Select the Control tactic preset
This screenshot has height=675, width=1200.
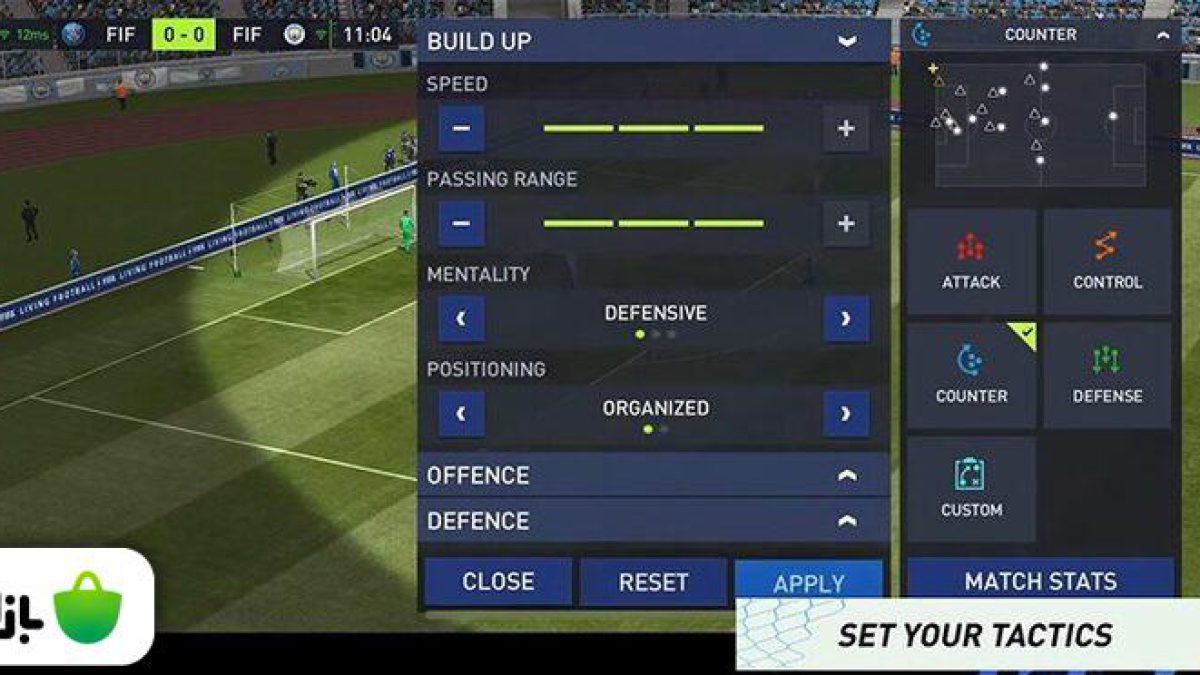[1107, 262]
